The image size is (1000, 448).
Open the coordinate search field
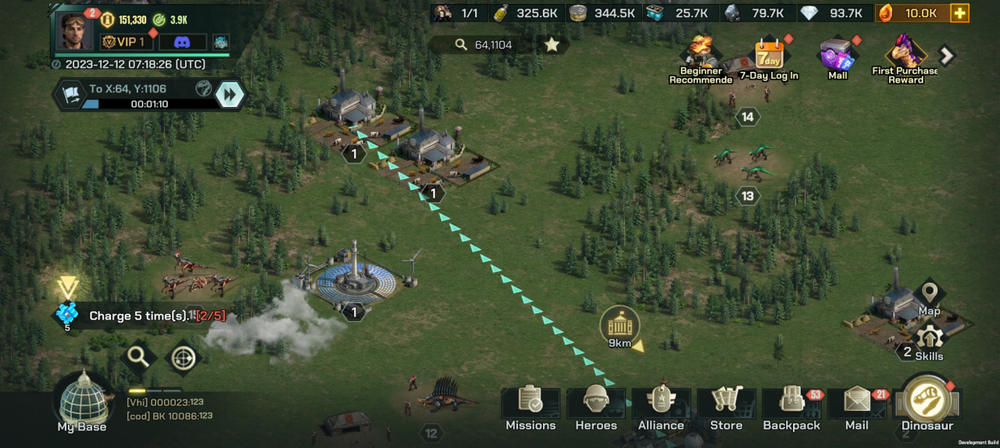(x=484, y=45)
